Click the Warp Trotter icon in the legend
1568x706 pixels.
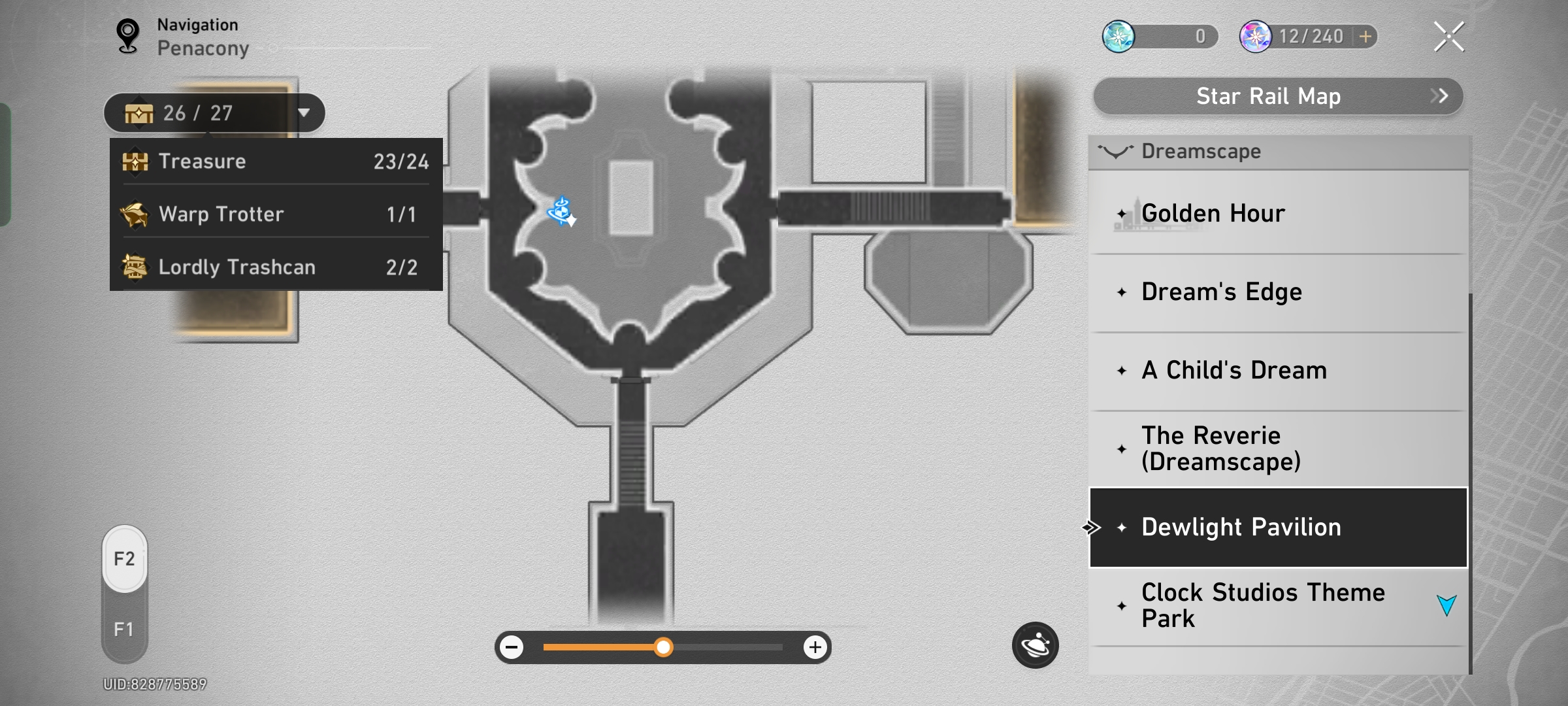135,214
